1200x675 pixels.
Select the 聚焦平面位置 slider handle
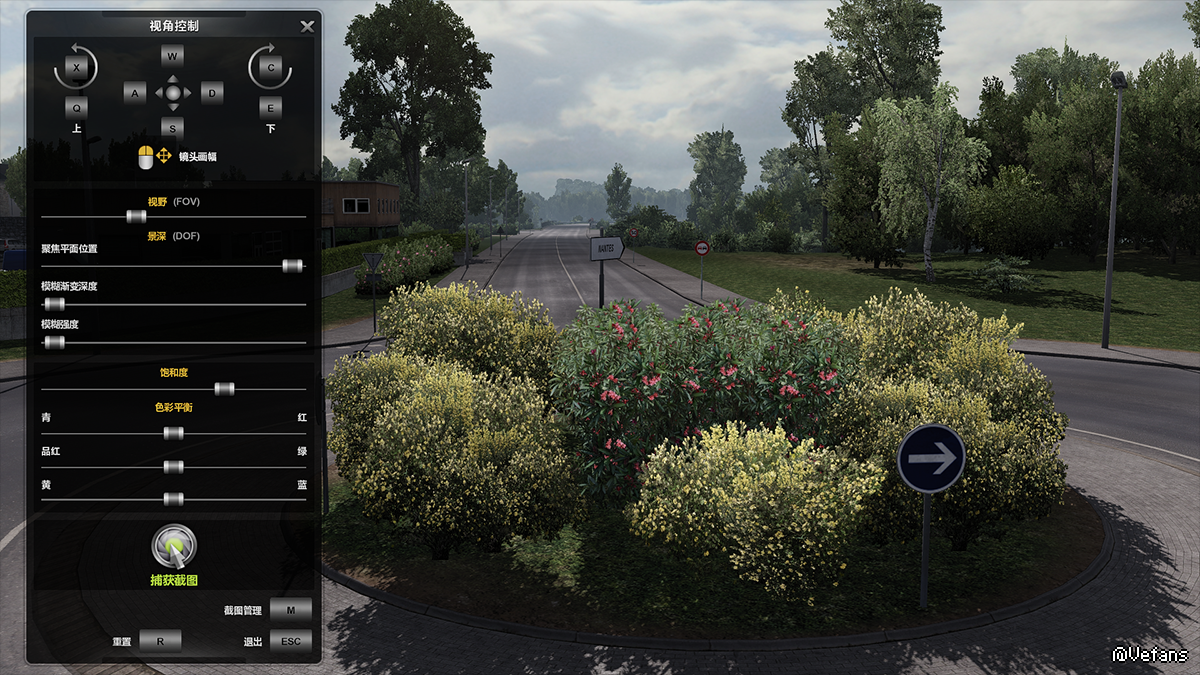pyautogui.click(x=292, y=266)
